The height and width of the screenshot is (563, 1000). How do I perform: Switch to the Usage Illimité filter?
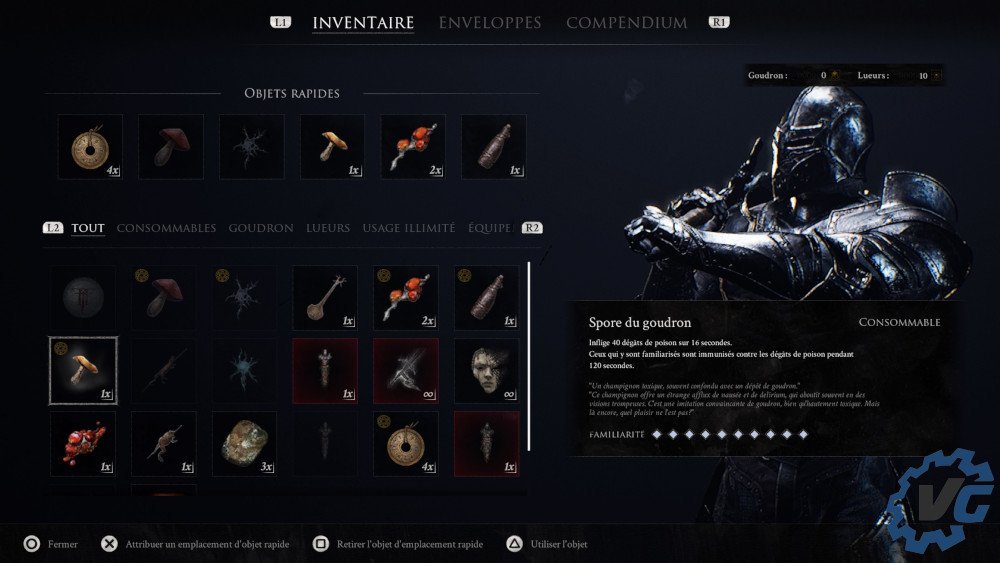tap(408, 228)
